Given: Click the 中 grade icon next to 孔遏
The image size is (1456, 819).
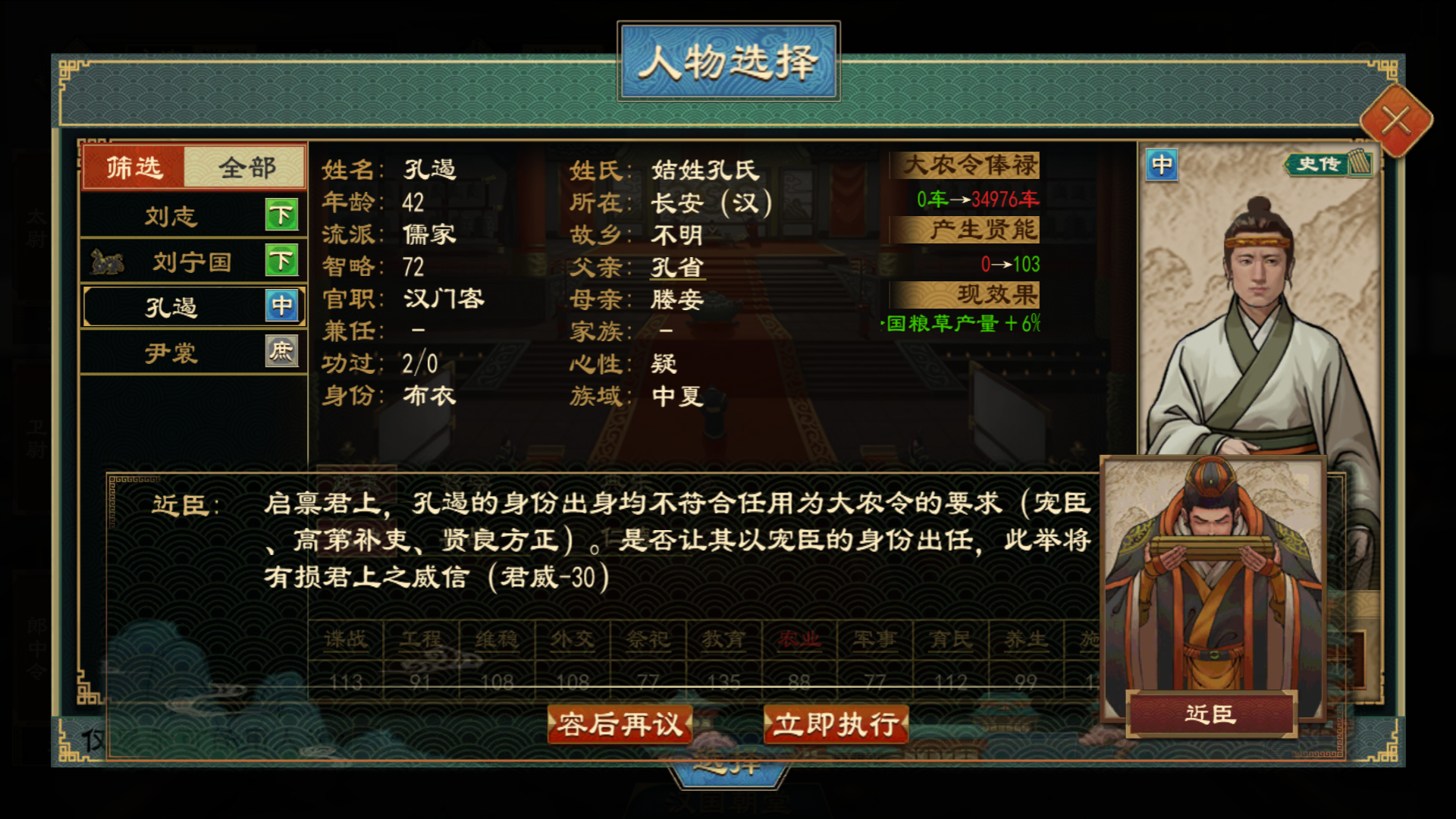Looking at the screenshot, I should [282, 306].
